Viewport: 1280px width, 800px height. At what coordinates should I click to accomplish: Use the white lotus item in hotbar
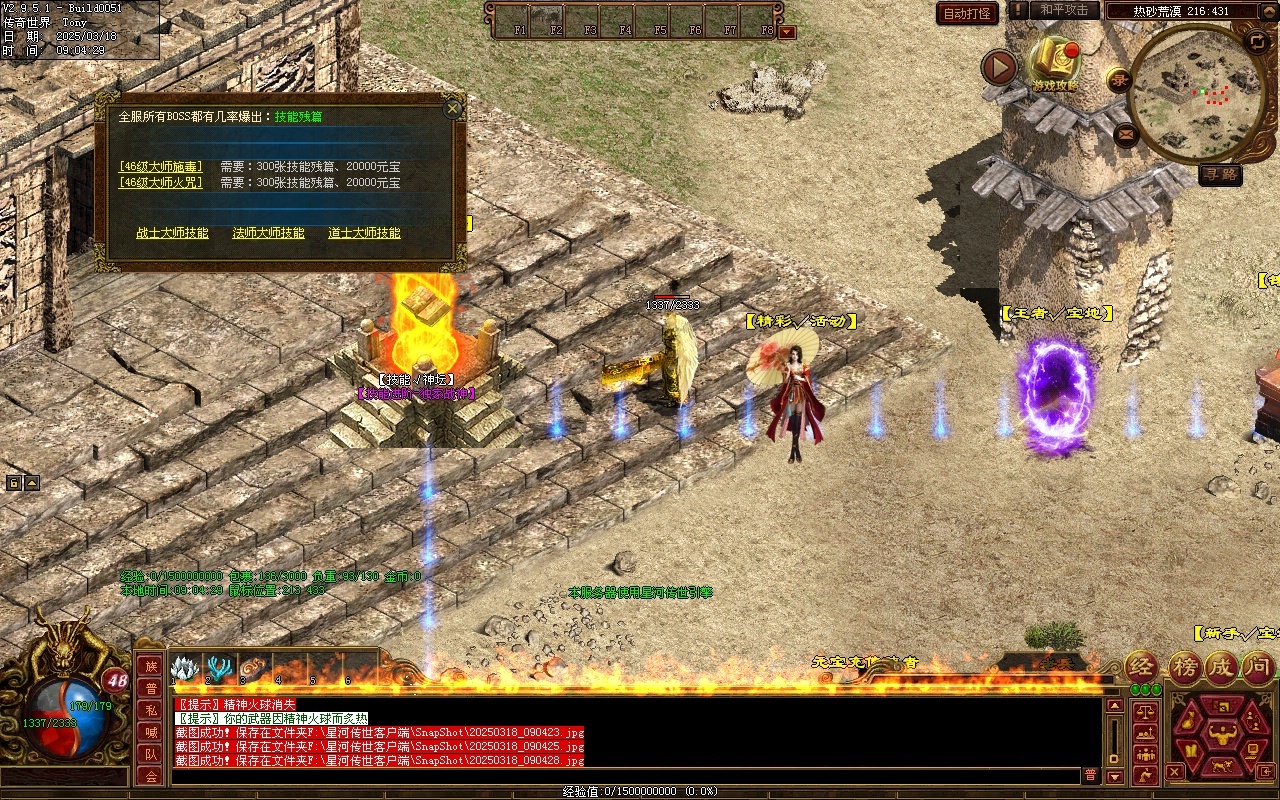tap(182, 668)
